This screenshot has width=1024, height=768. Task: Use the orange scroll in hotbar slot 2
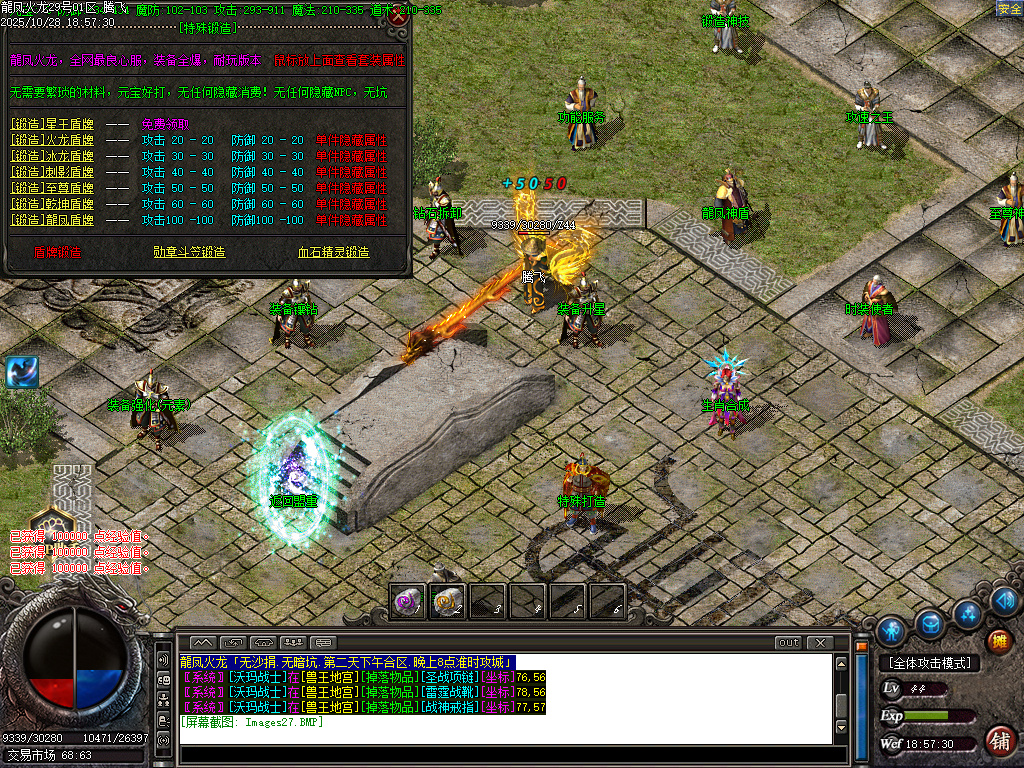click(447, 600)
